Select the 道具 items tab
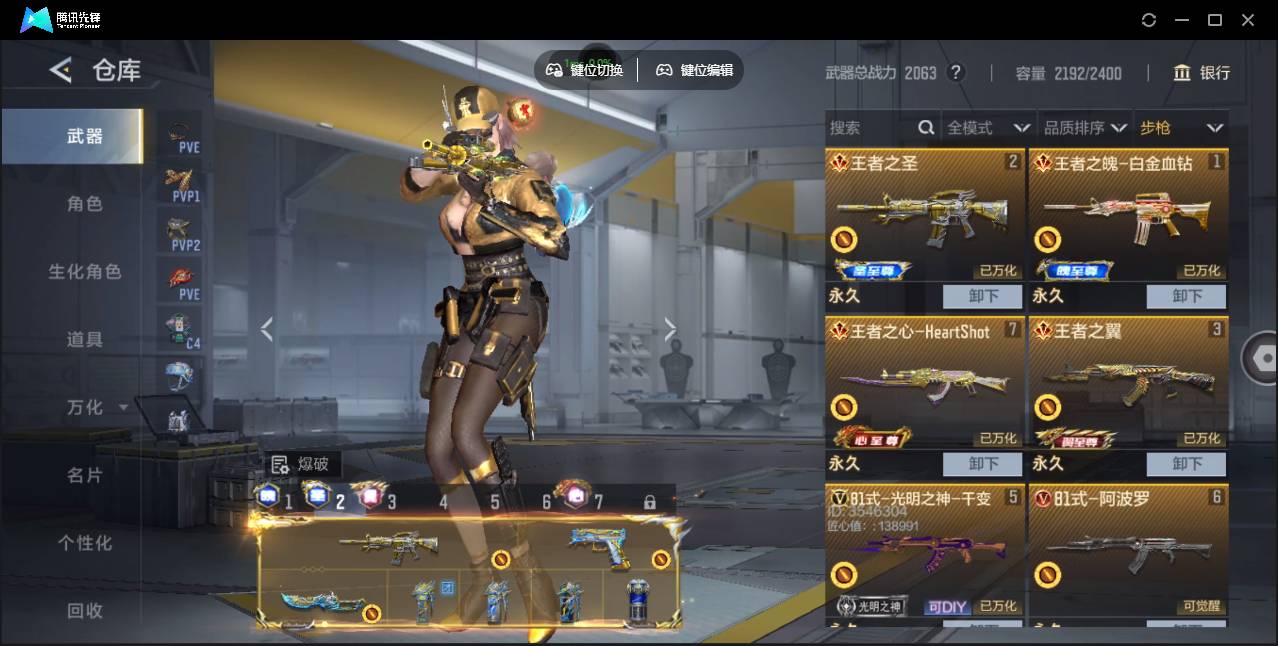Viewport: 1278px width, 646px height. [x=85, y=340]
